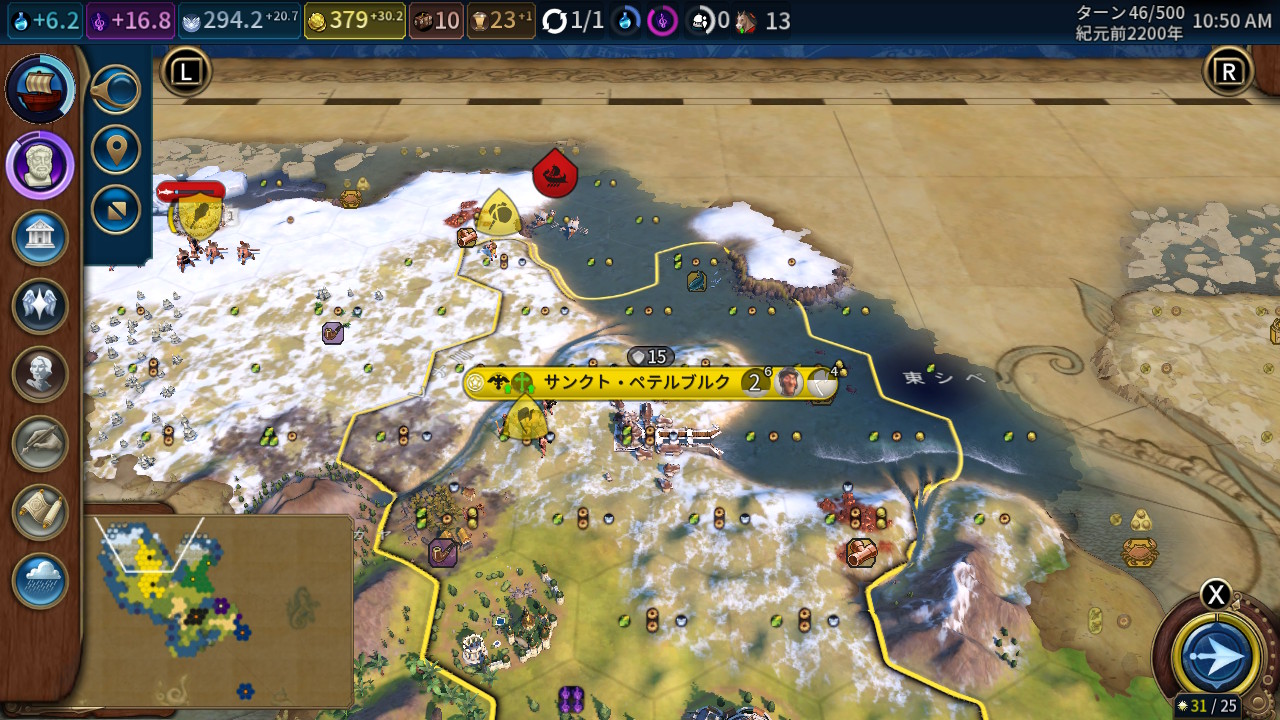
Task: Open the civics tree bust icon
Action: [x=40, y=164]
